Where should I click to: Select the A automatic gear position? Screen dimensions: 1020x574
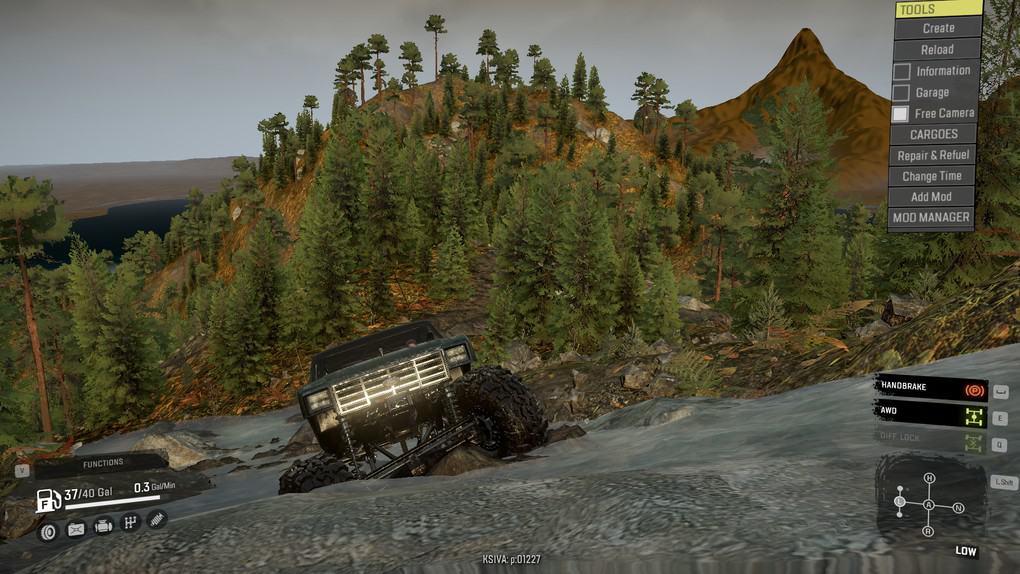pyautogui.click(x=929, y=506)
